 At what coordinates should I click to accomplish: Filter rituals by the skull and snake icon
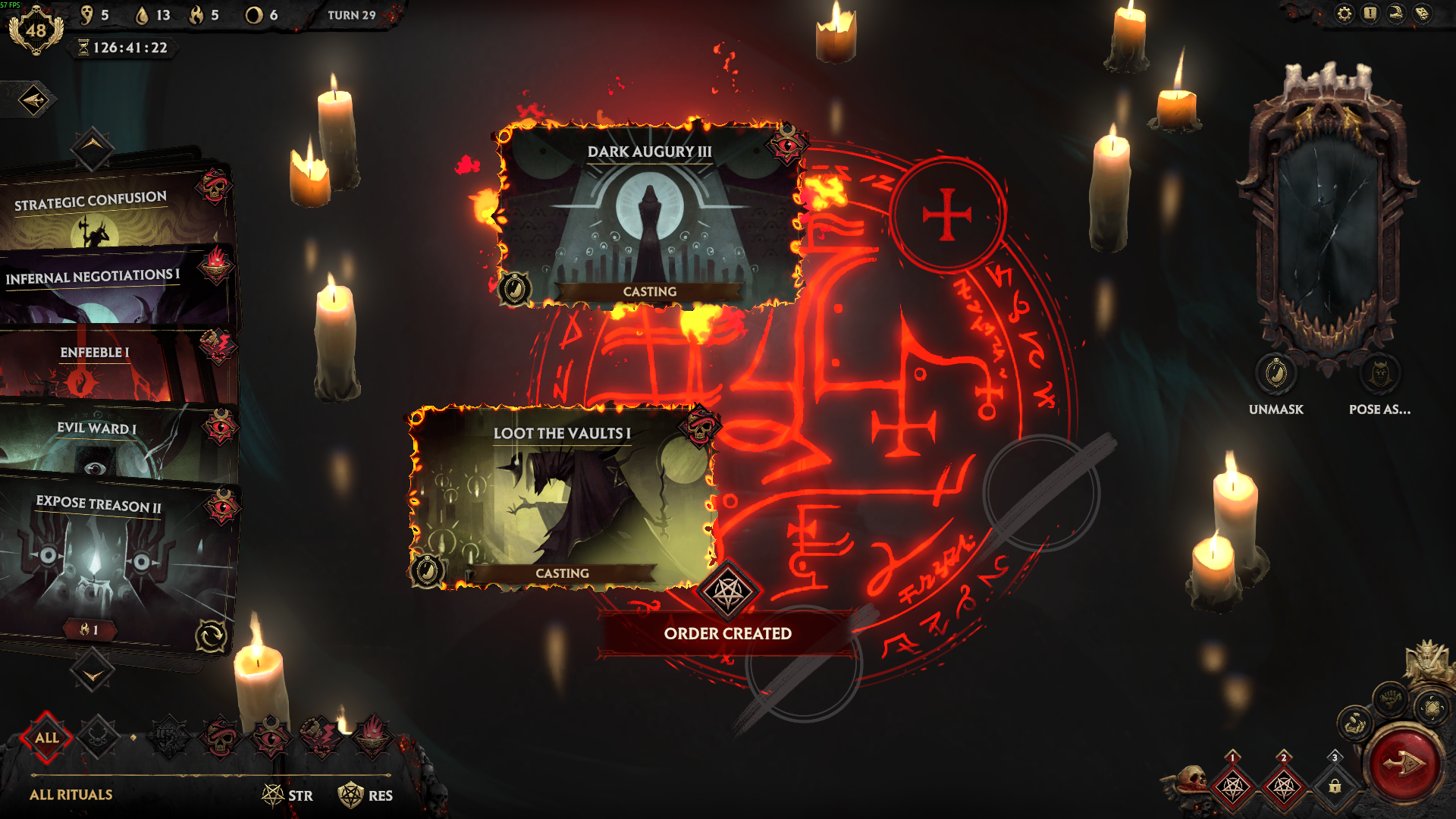tap(220, 737)
